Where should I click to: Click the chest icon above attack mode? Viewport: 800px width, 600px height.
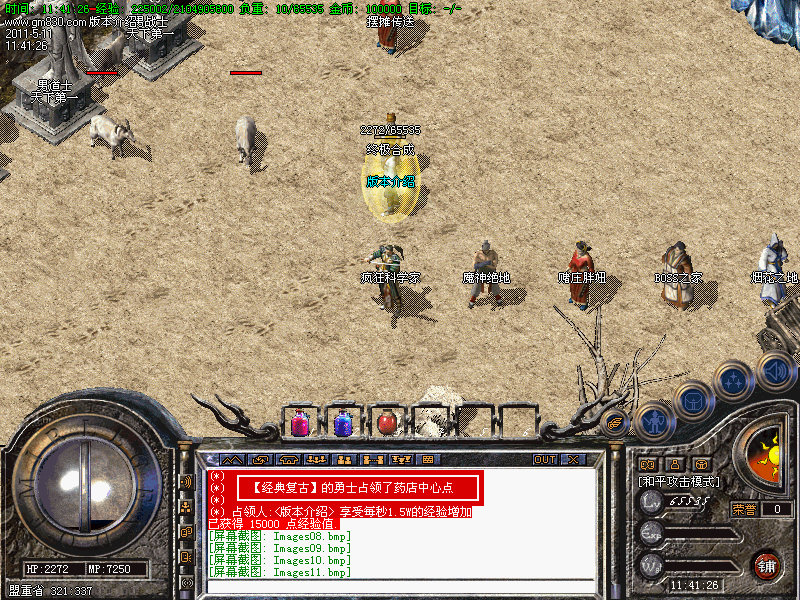click(701, 465)
